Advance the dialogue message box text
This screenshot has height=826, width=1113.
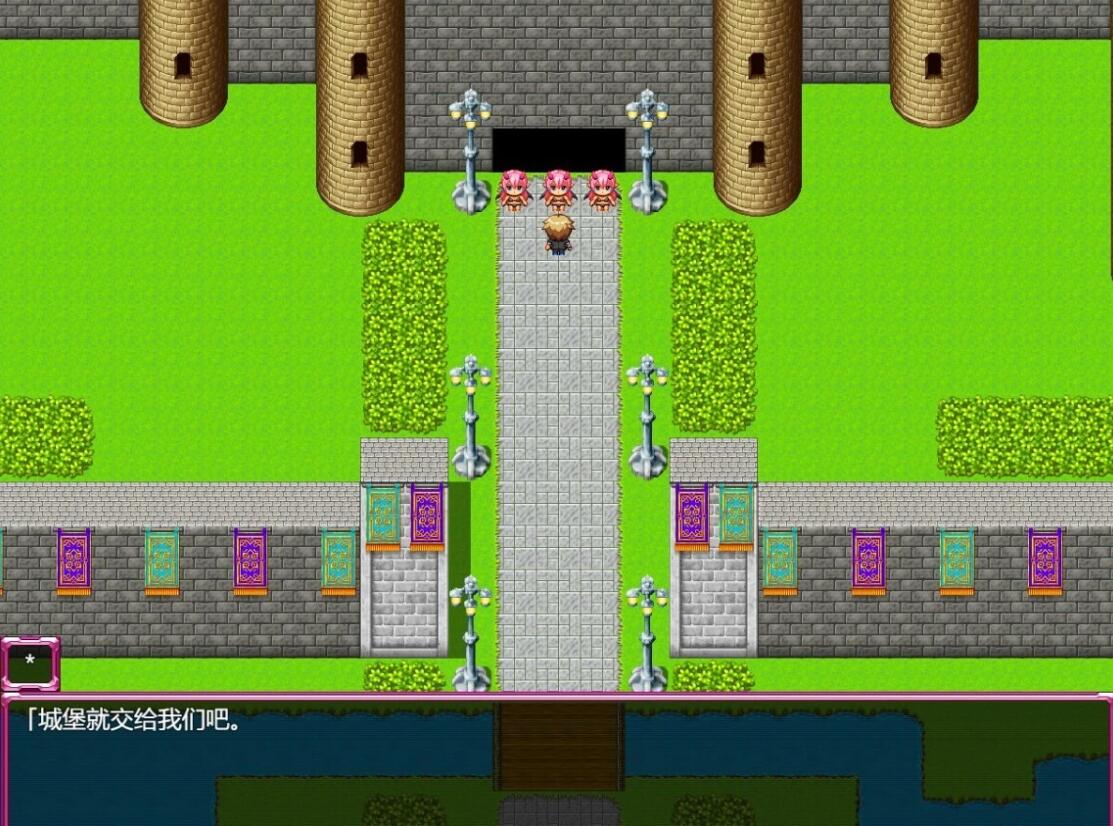point(556,760)
